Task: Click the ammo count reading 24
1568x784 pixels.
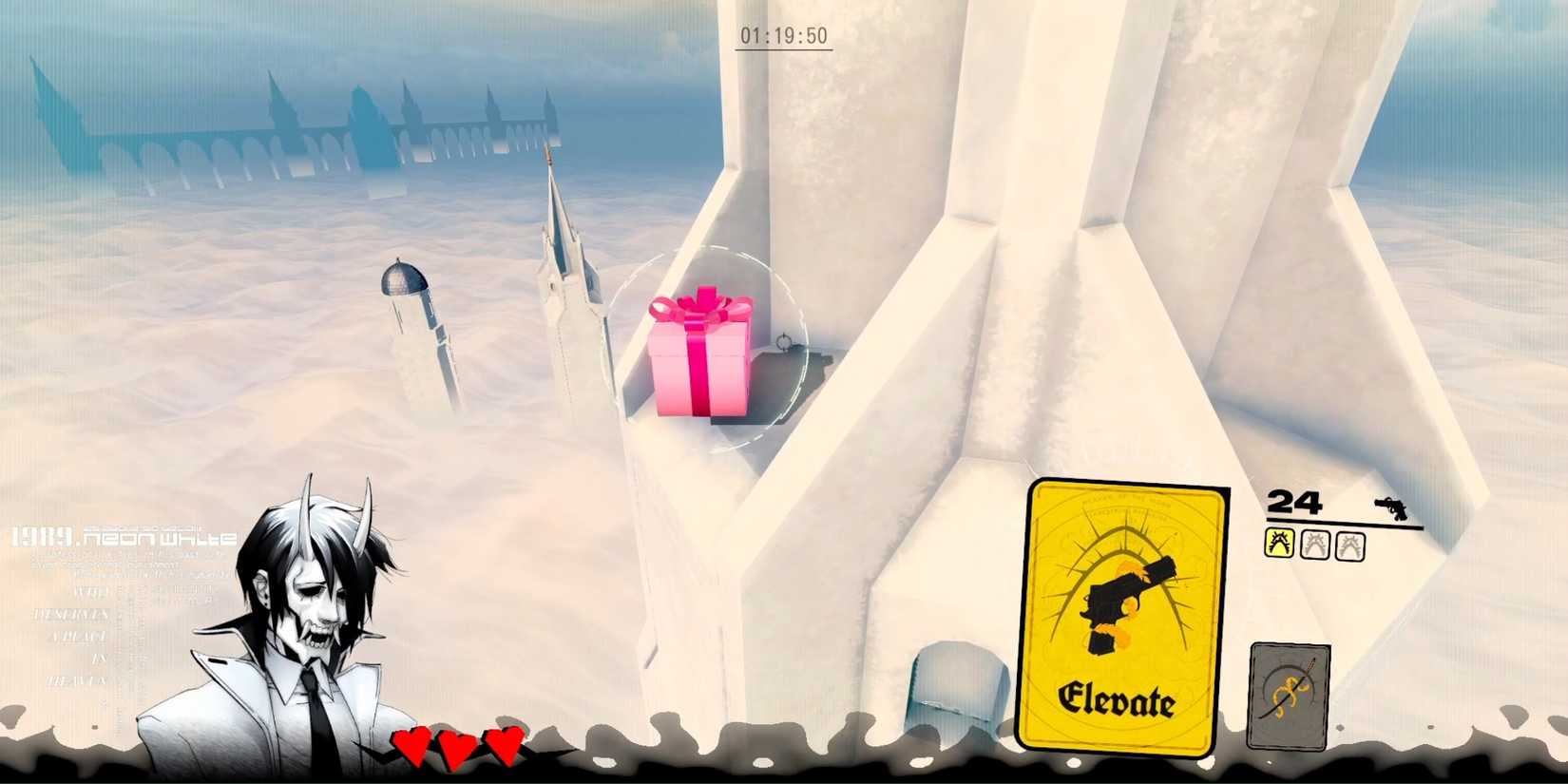Action: click(1292, 502)
